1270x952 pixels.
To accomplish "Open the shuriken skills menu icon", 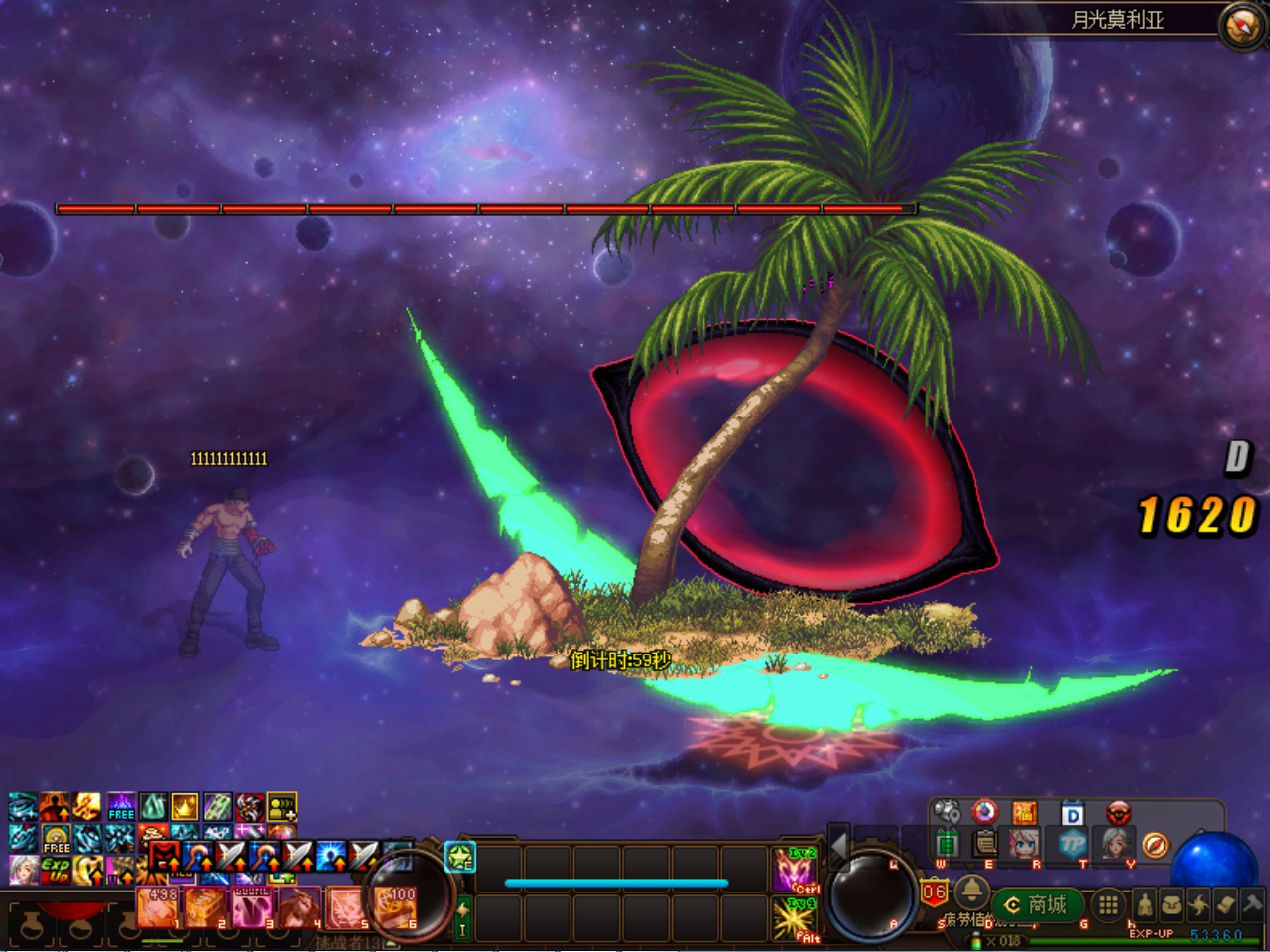I will [1199, 904].
